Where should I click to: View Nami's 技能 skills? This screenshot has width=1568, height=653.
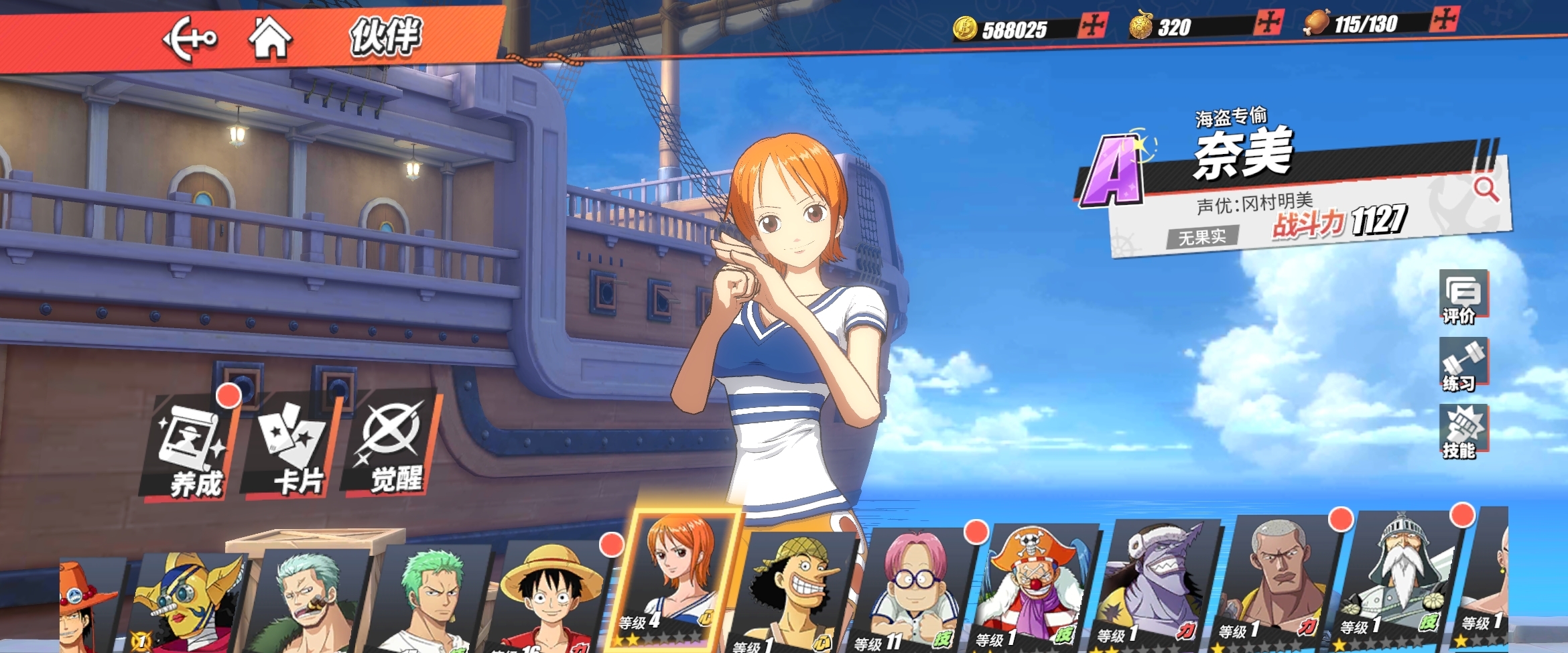1464,432
